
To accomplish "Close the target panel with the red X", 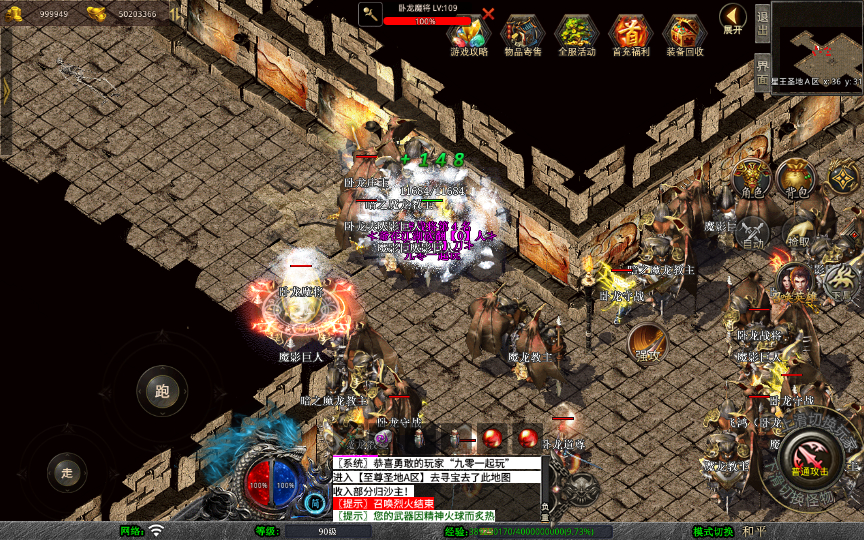I will 488,14.
